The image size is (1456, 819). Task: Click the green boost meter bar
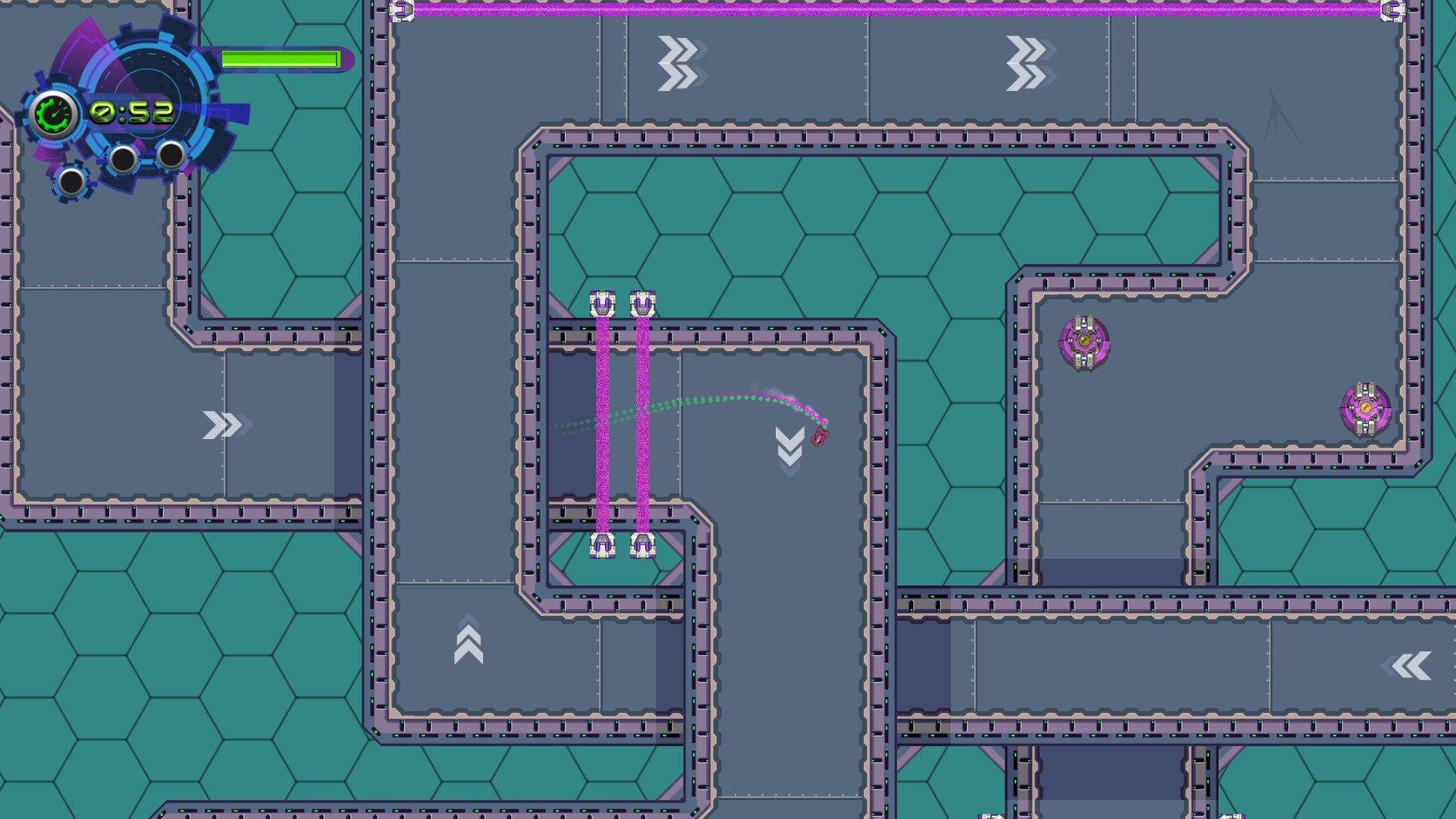pyautogui.click(x=281, y=57)
